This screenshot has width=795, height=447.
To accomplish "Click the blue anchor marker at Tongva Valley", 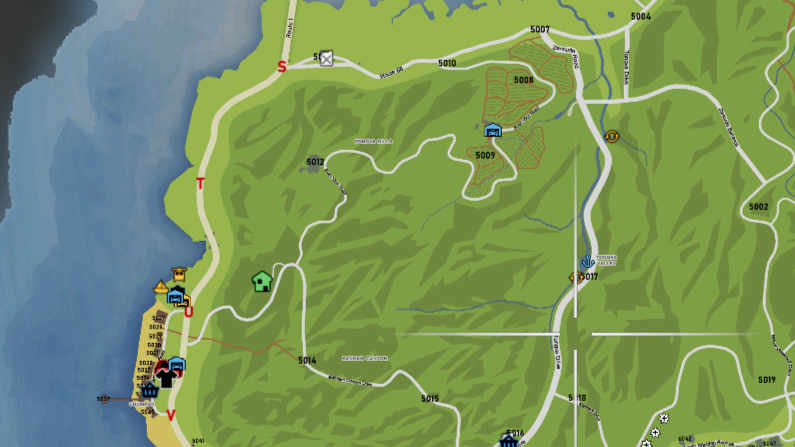I will point(587,261).
